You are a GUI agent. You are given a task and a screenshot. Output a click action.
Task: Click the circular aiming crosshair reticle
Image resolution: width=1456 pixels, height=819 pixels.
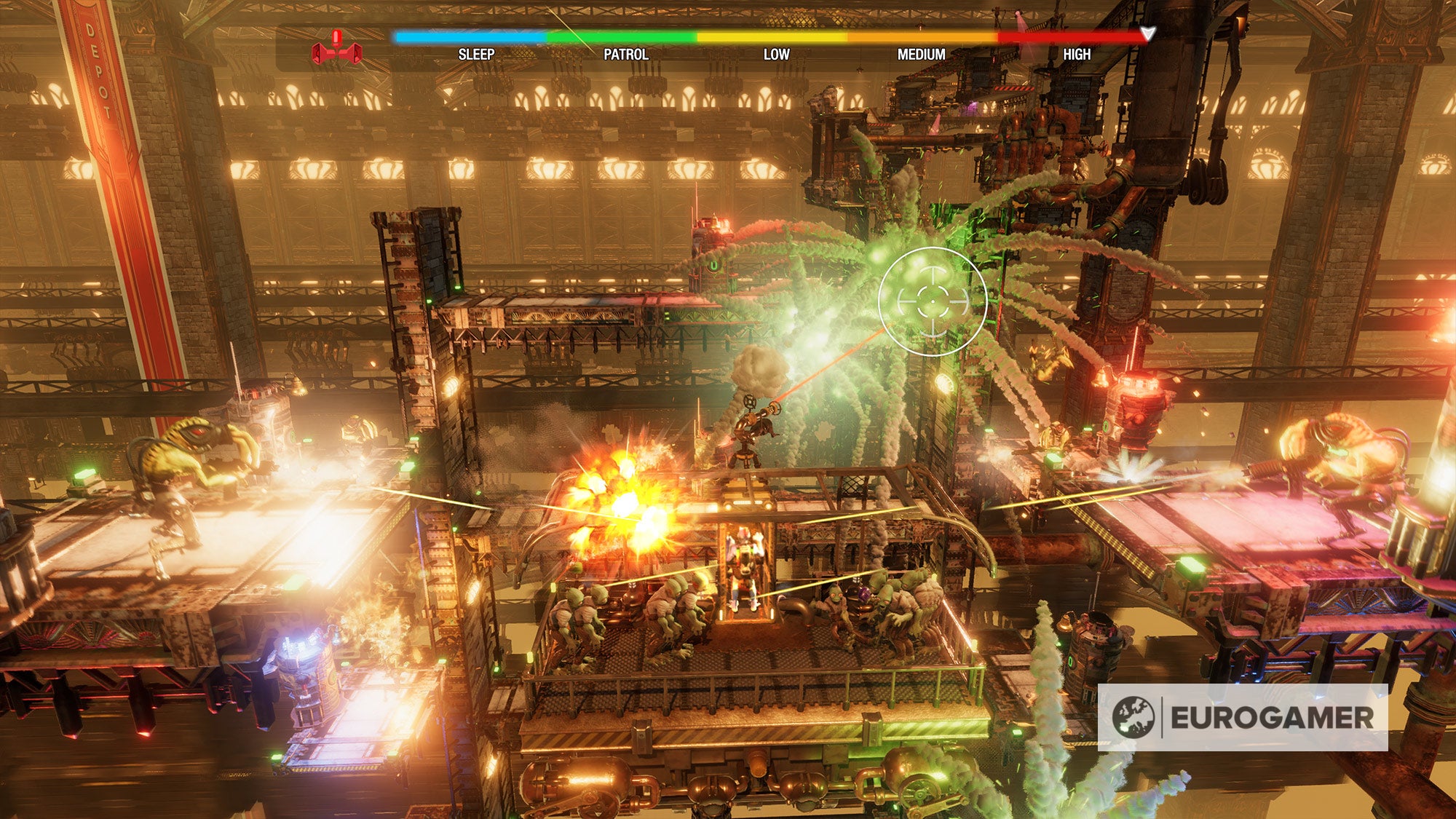(933, 301)
